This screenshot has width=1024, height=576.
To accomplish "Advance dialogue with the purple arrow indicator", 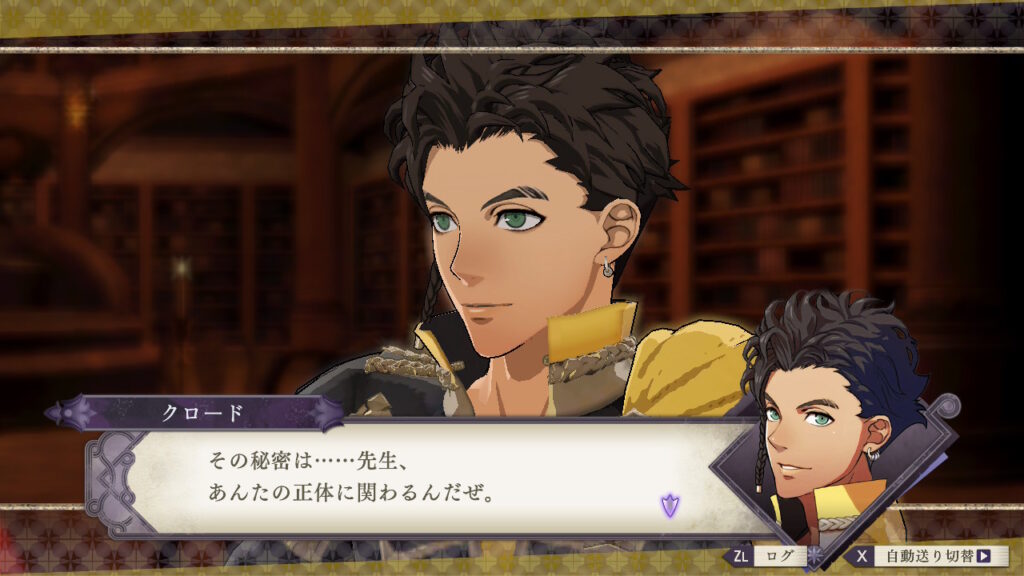I will pyautogui.click(x=669, y=505).
